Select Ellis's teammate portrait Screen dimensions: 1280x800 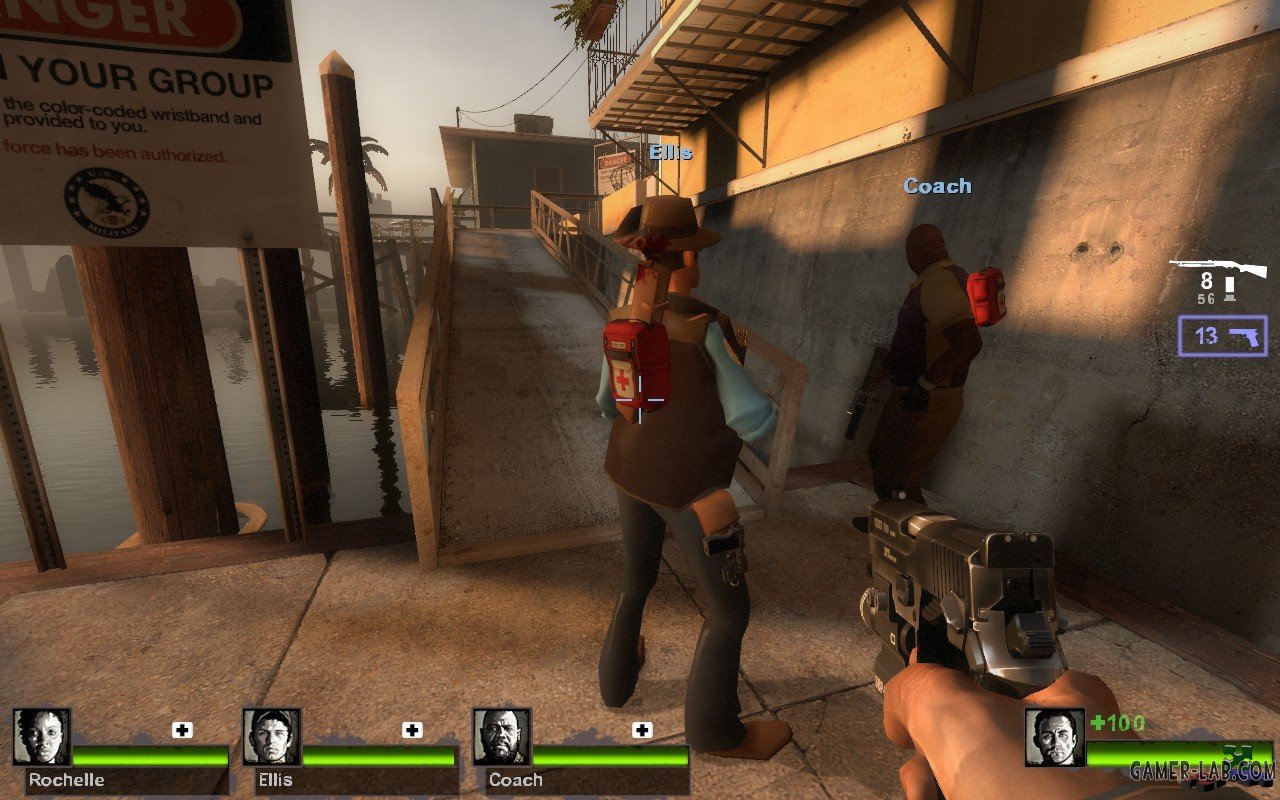(x=272, y=737)
